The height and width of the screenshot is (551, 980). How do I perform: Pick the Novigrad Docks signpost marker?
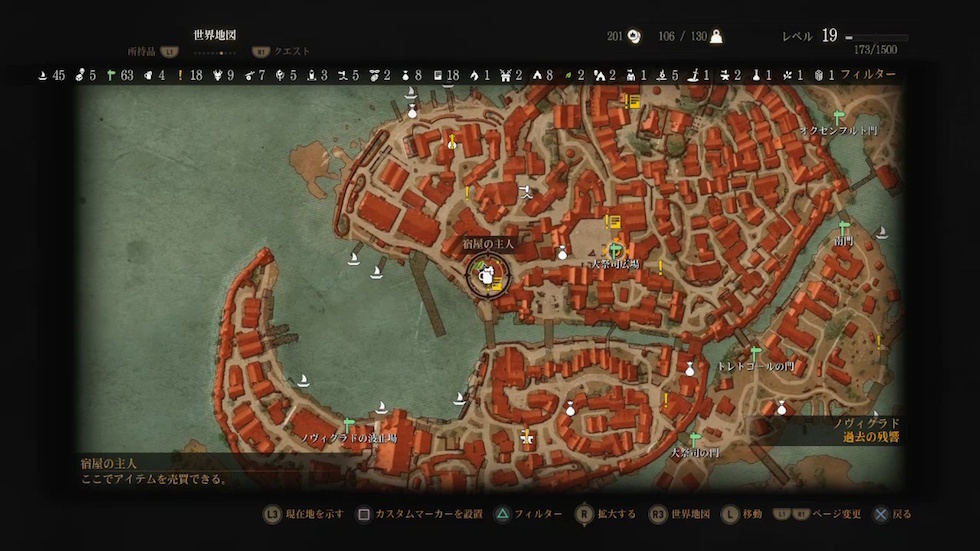pos(349,425)
